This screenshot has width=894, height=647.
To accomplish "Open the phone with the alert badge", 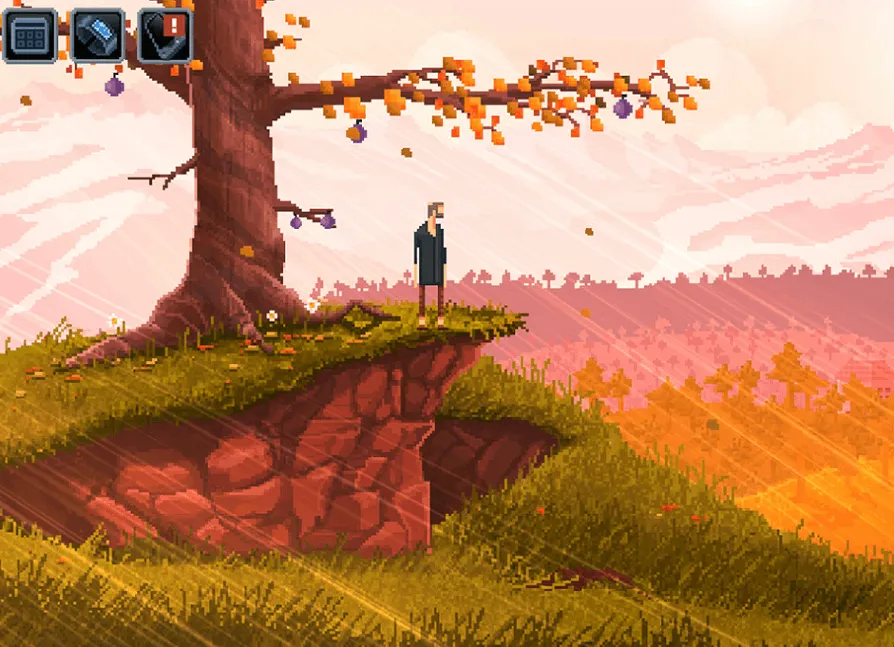I will pyautogui.click(x=164, y=36).
